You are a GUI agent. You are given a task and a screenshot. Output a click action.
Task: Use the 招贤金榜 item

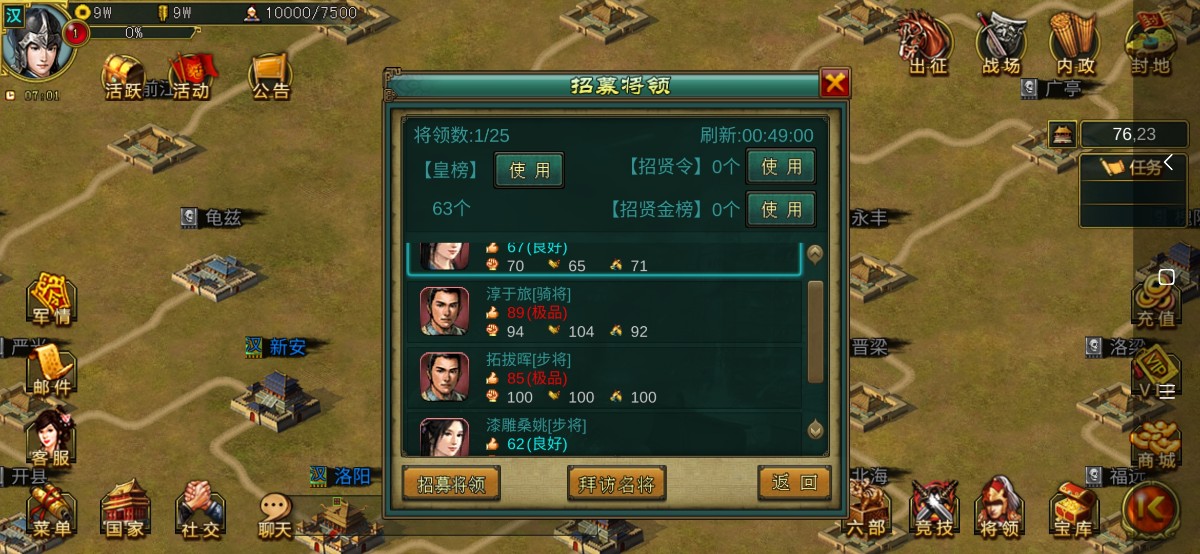781,209
